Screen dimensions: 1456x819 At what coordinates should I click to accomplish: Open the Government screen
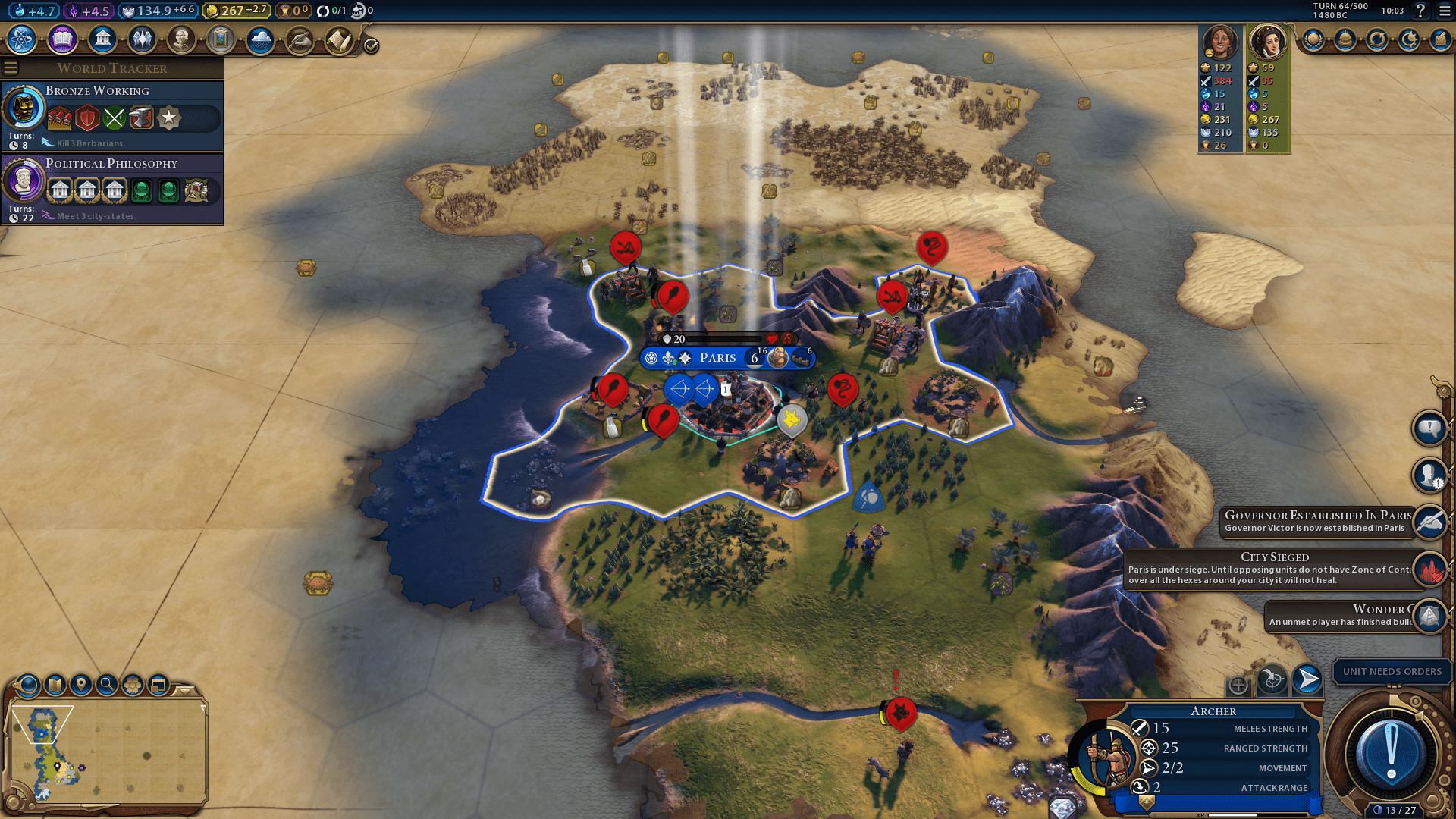coord(102,39)
